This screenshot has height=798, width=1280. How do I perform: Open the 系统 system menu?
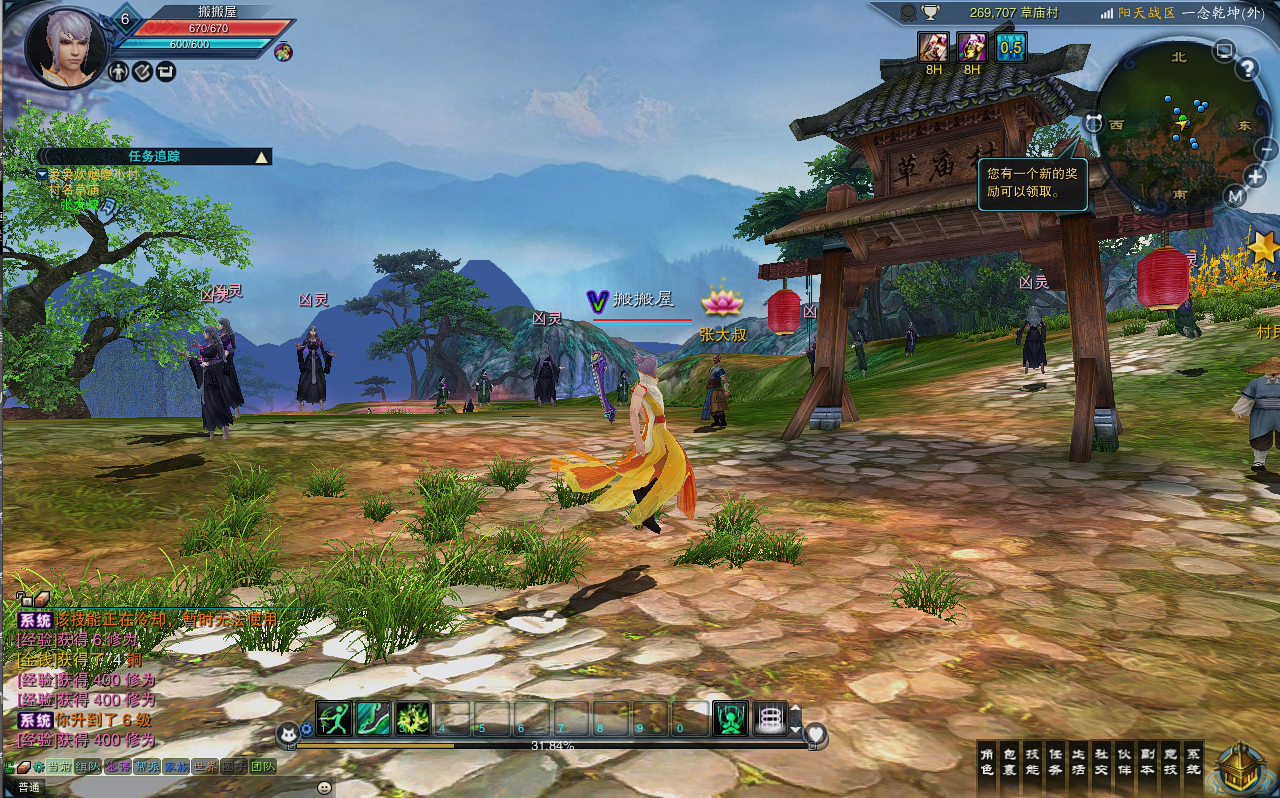pyautogui.click(x=1194, y=762)
